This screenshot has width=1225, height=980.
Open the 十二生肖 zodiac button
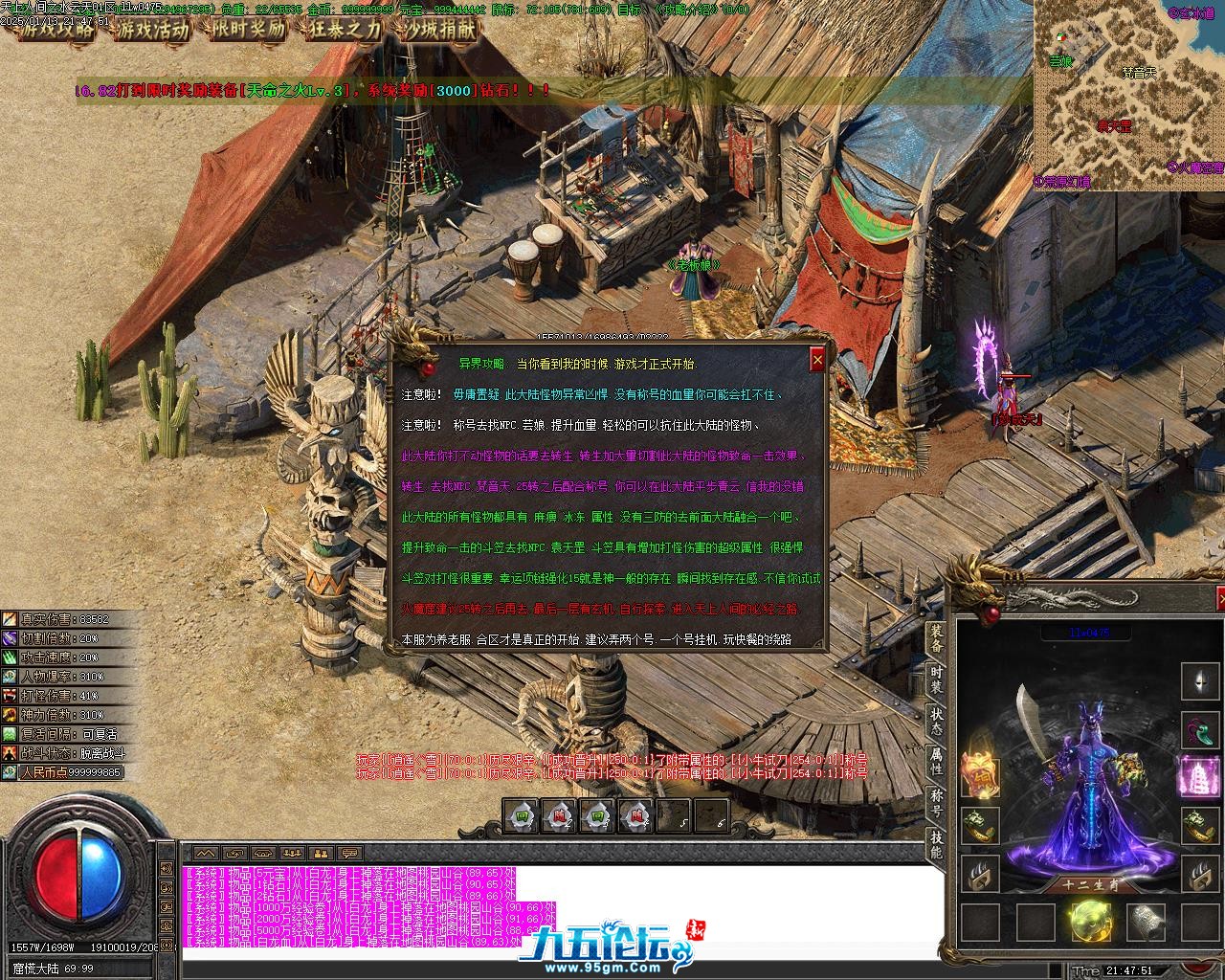click(1090, 885)
